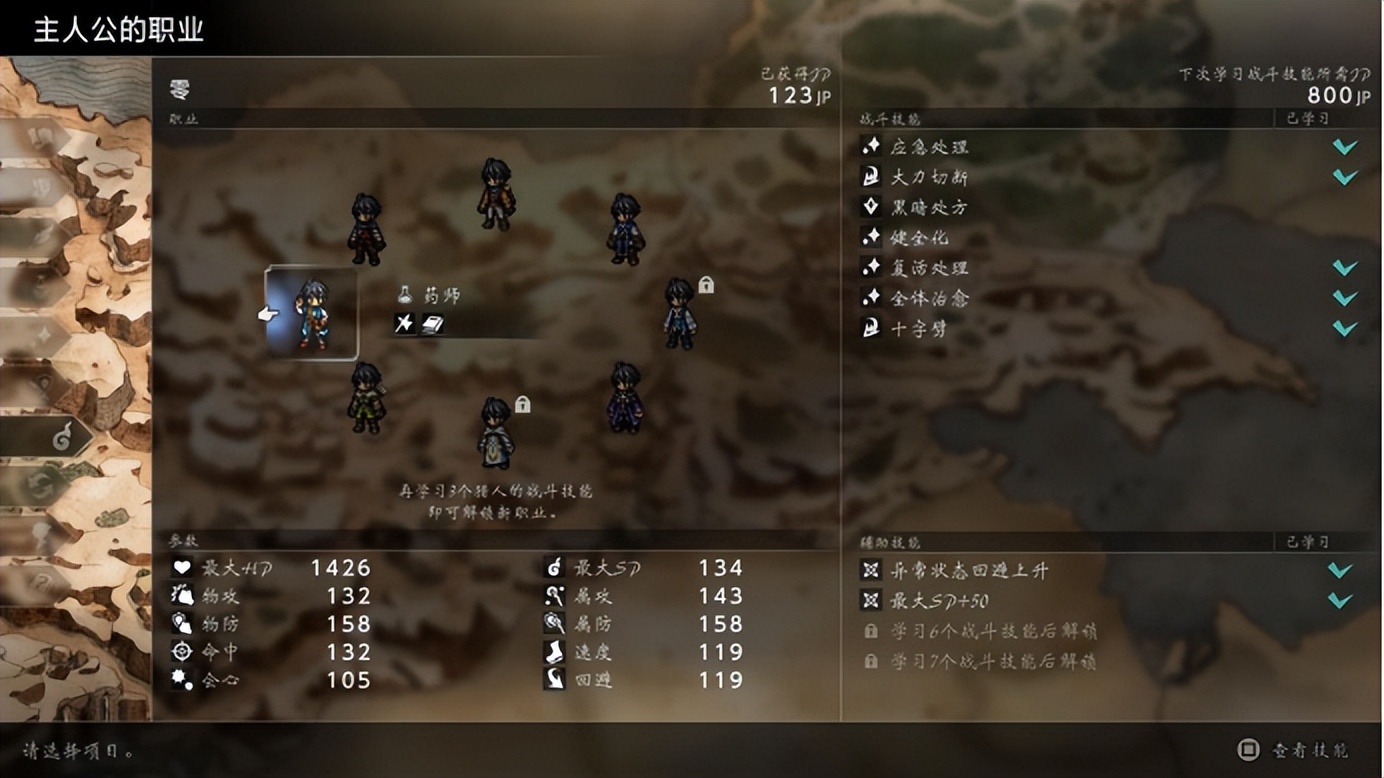Image resolution: width=1384 pixels, height=778 pixels.
Task: Select the 异常状态回避上升 support skill
Action: pyautogui.click(x=970, y=570)
